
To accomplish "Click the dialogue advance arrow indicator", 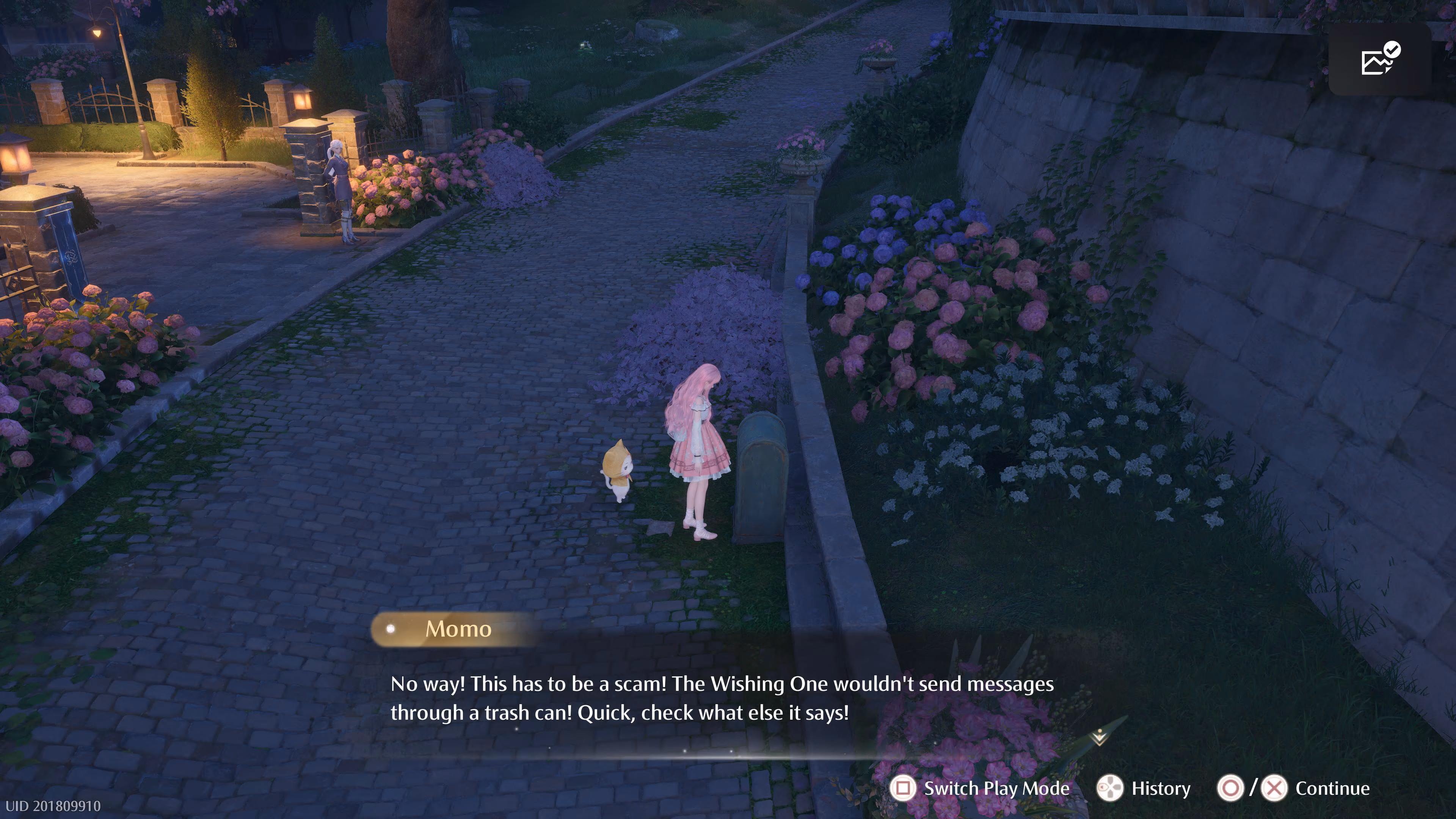I will tap(1099, 737).
